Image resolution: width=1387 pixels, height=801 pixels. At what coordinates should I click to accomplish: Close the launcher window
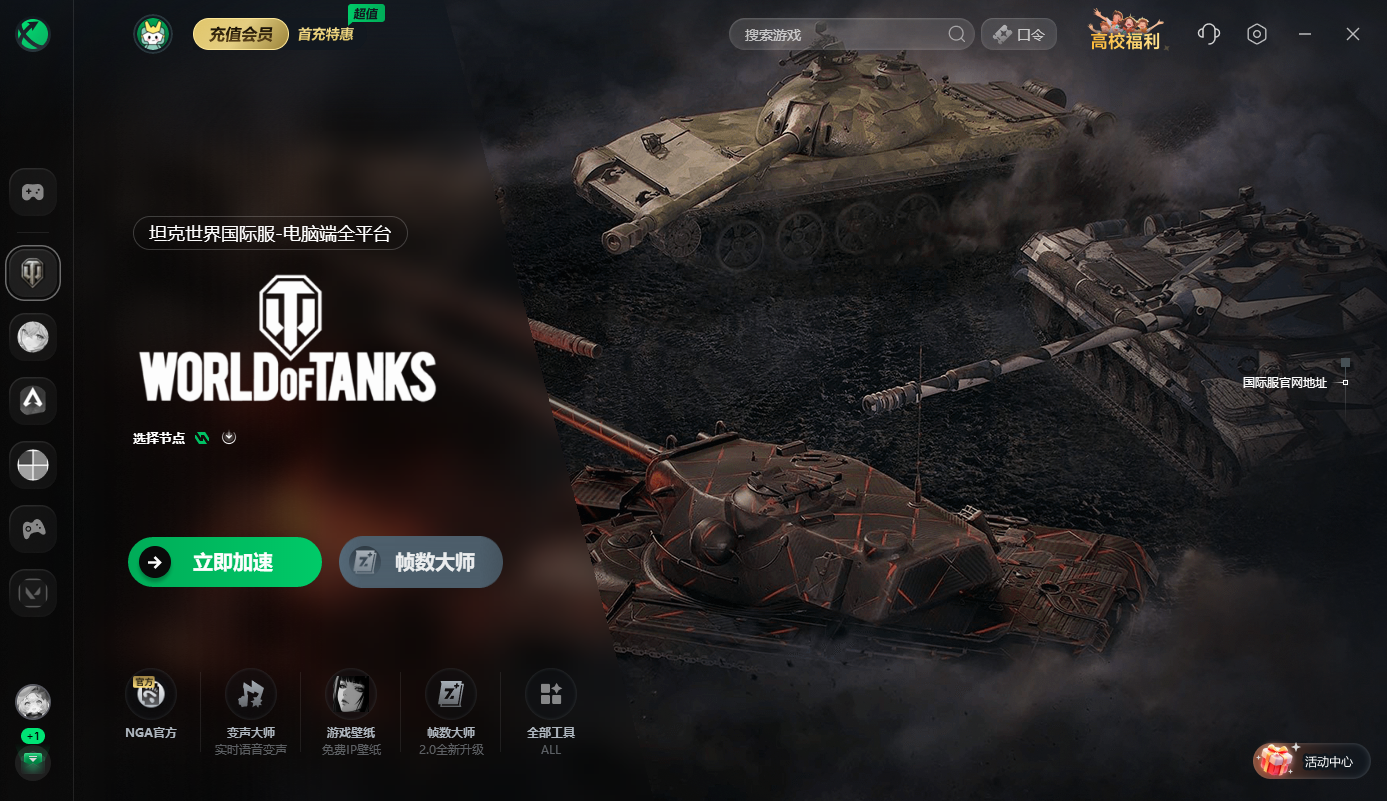(1353, 34)
